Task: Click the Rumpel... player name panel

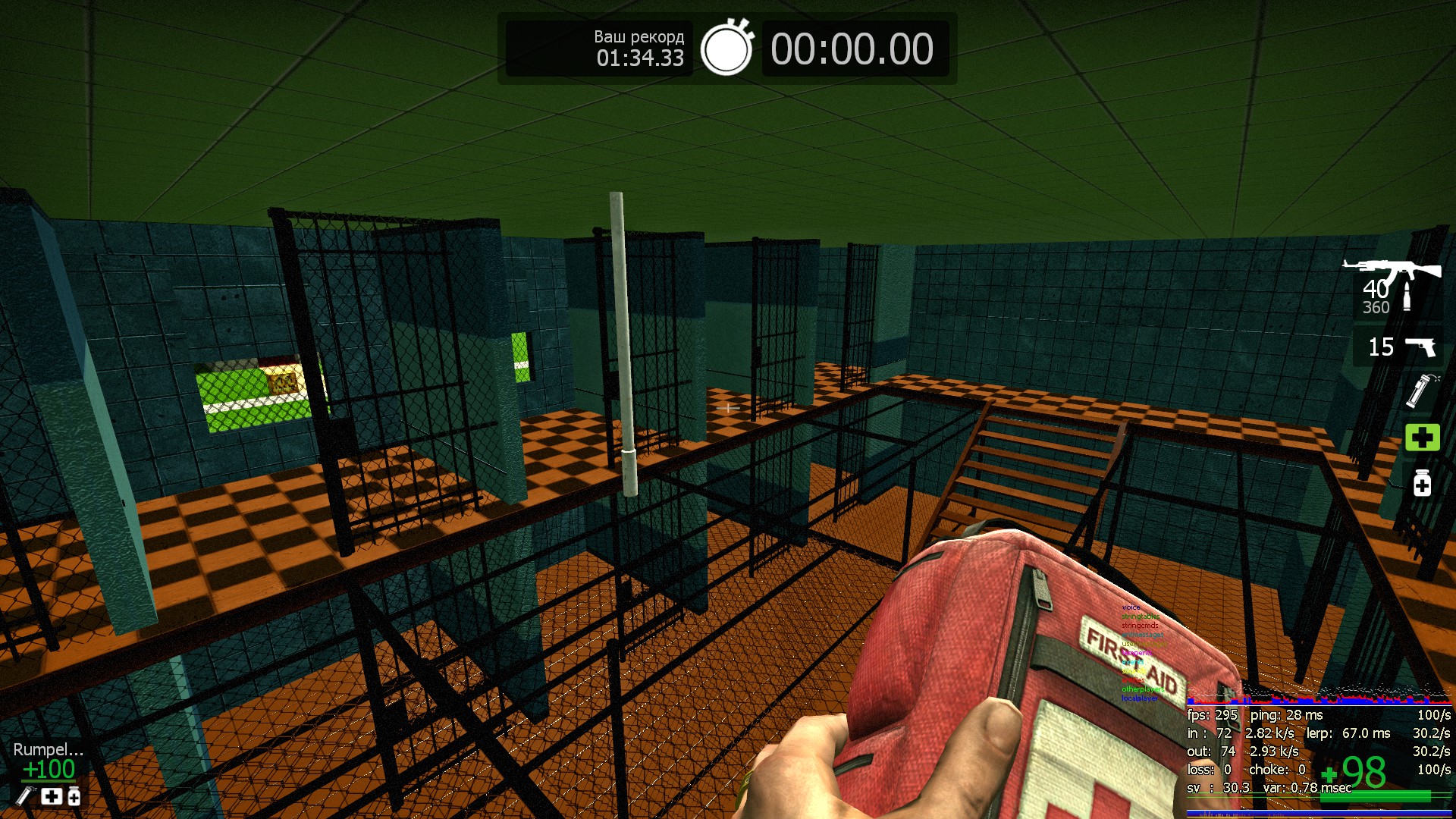Action: coord(48,749)
